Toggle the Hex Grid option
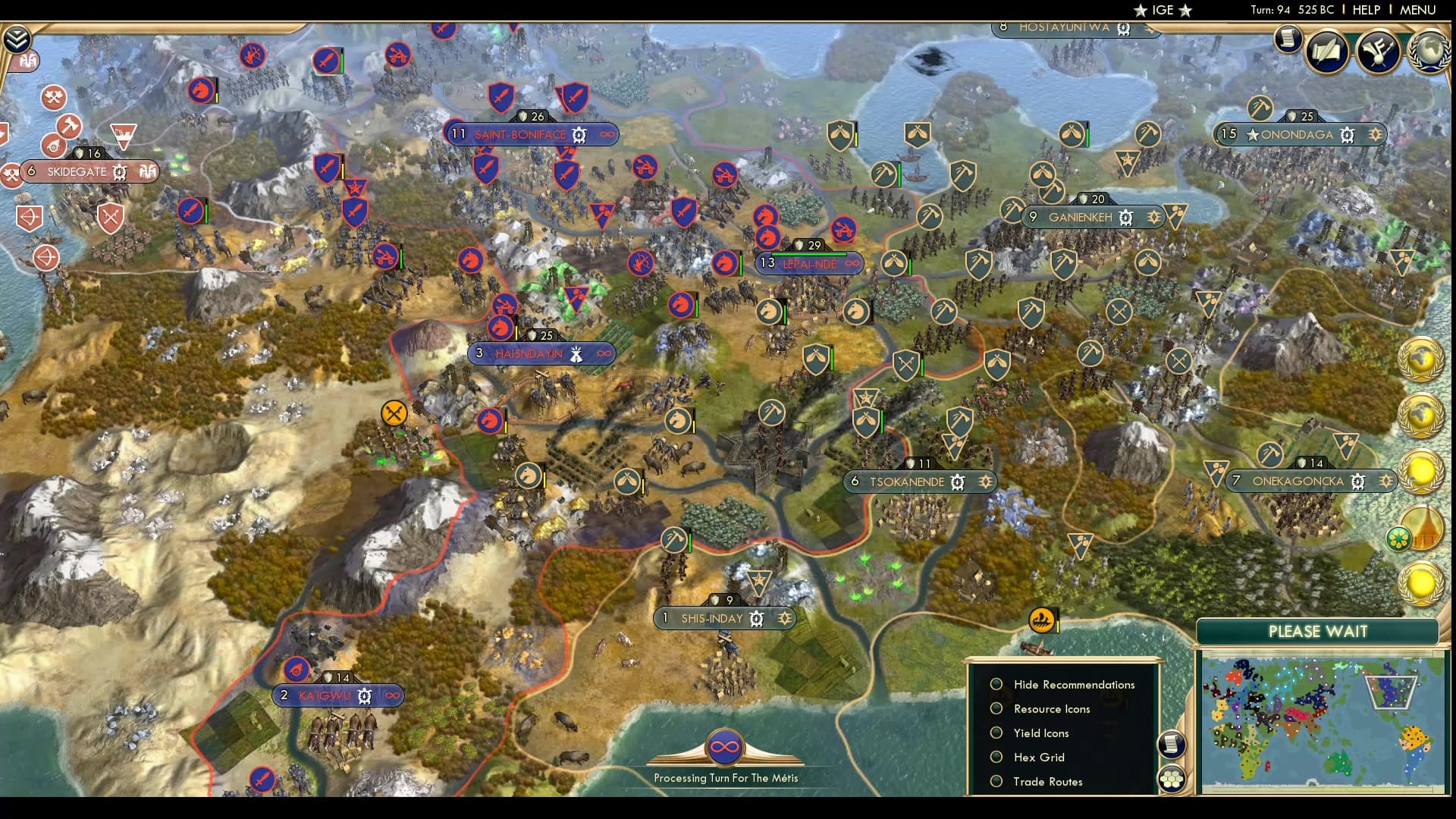This screenshot has height=819, width=1456. coord(996,757)
